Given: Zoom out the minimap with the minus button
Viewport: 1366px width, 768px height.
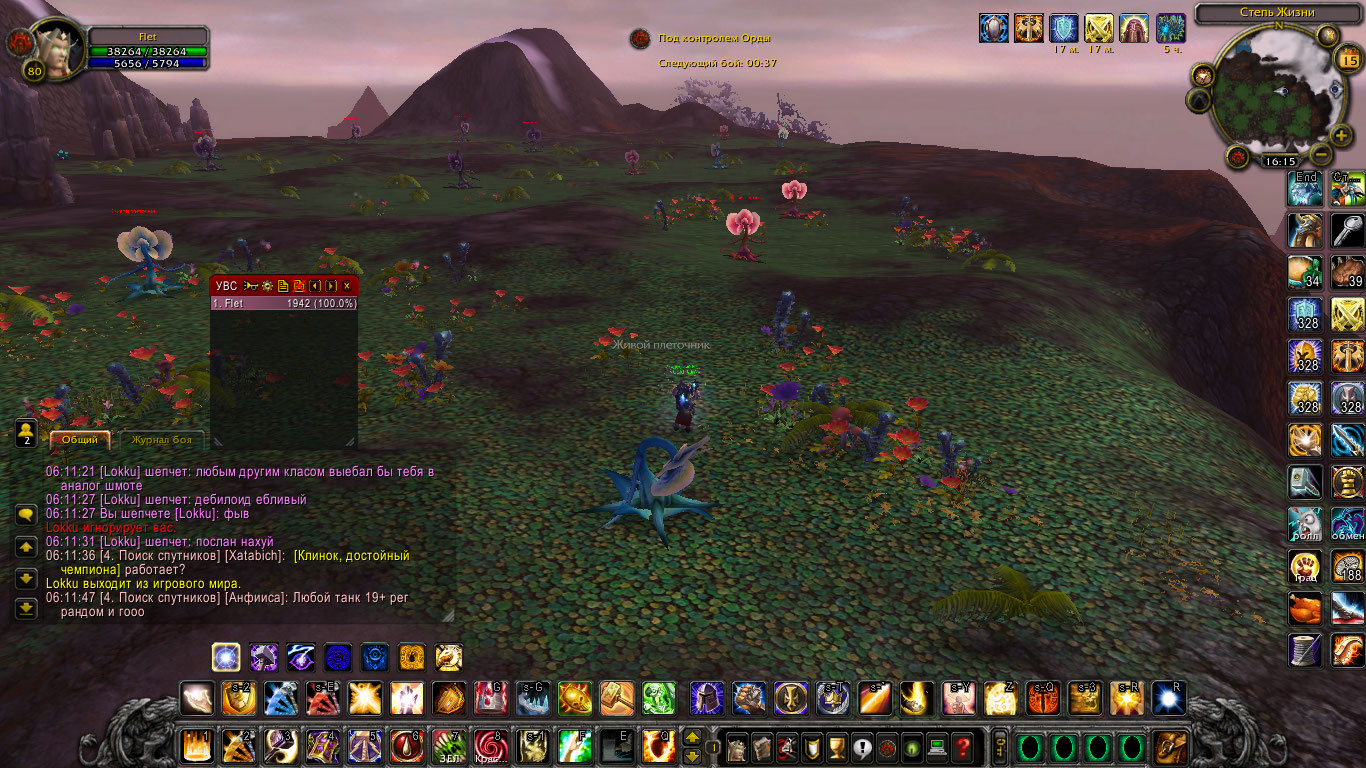Looking at the screenshot, I should (1320, 155).
